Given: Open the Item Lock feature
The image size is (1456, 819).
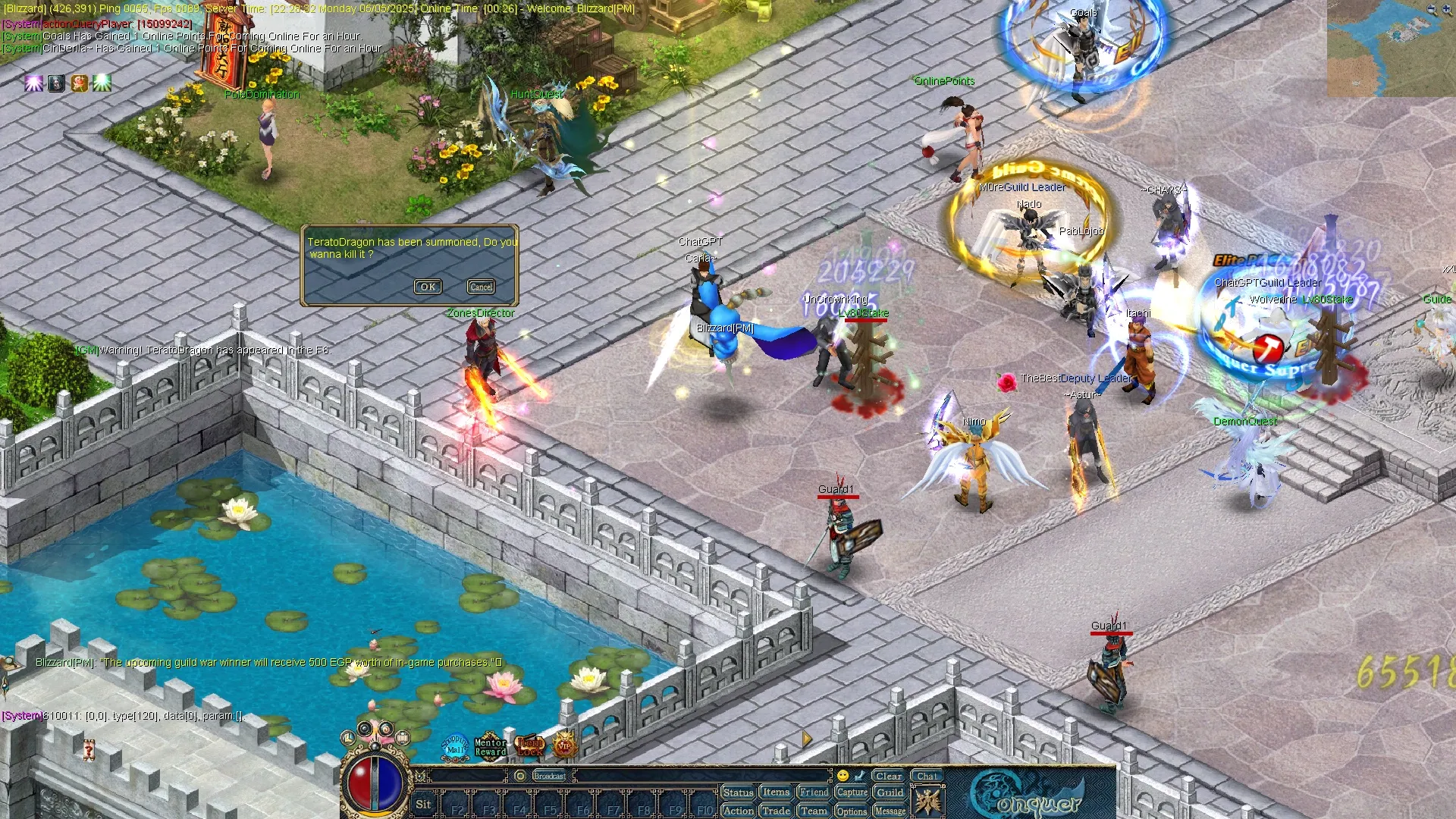Looking at the screenshot, I should click(x=530, y=747).
